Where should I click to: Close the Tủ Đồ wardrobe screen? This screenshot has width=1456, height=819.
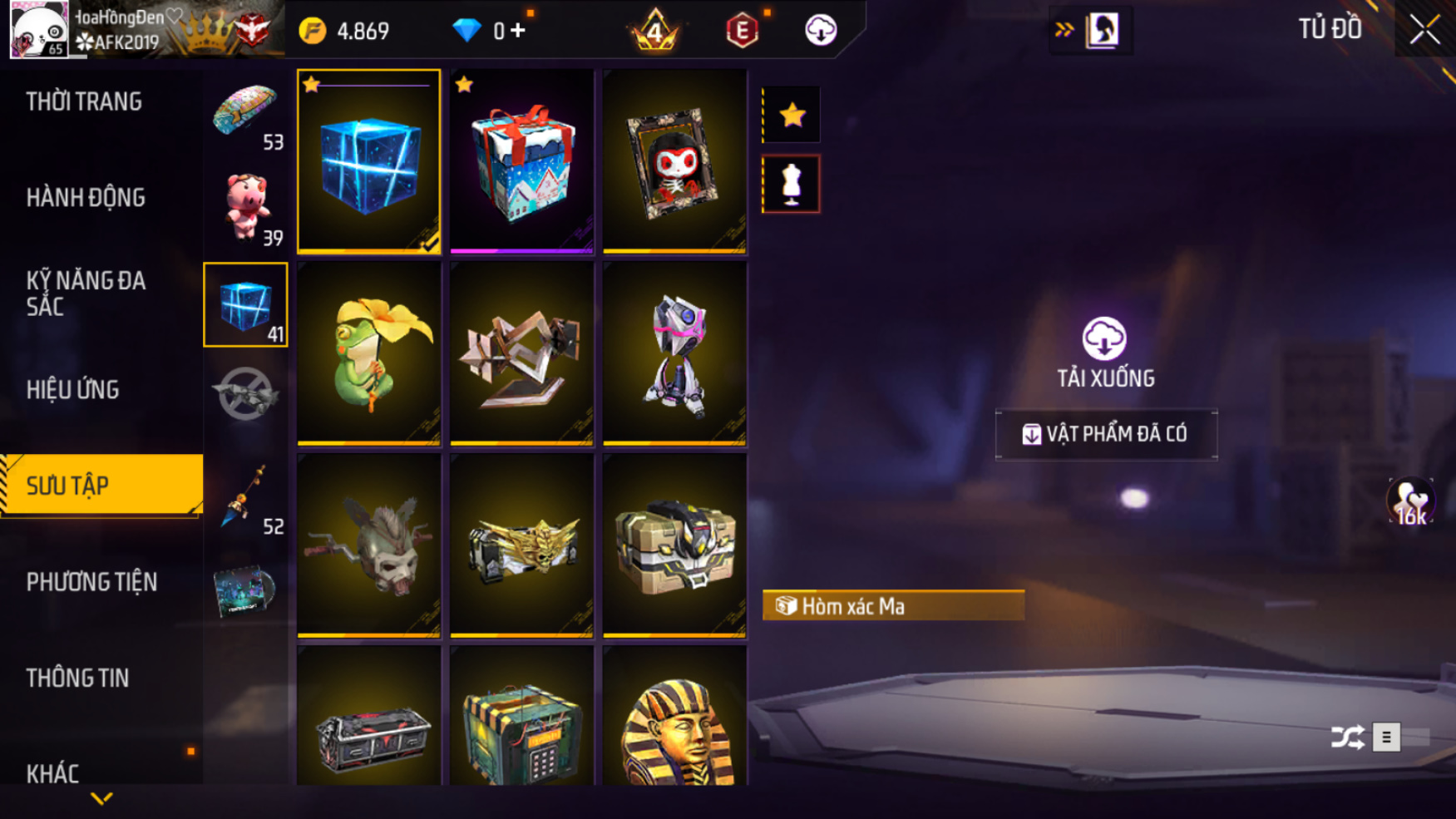(1424, 30)
